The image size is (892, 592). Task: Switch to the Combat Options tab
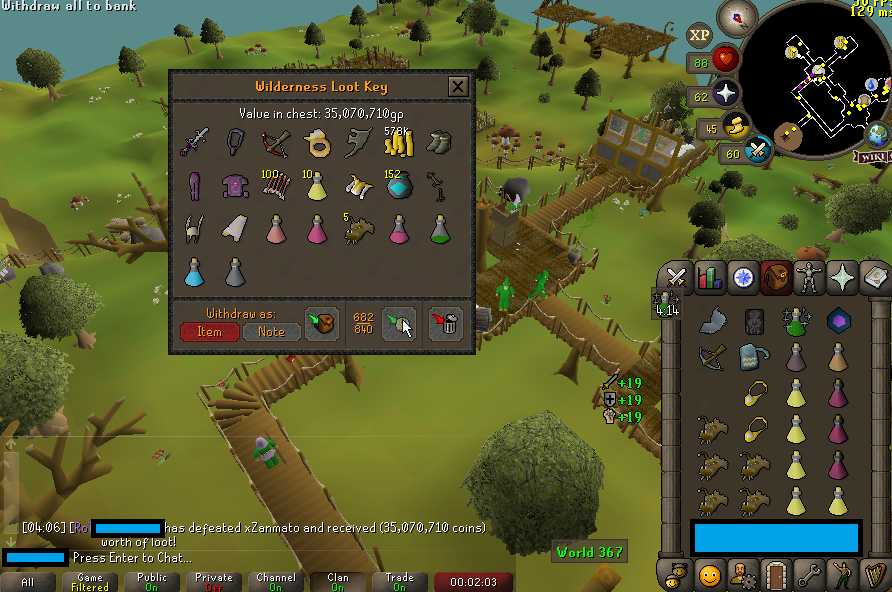pos(677,277)
